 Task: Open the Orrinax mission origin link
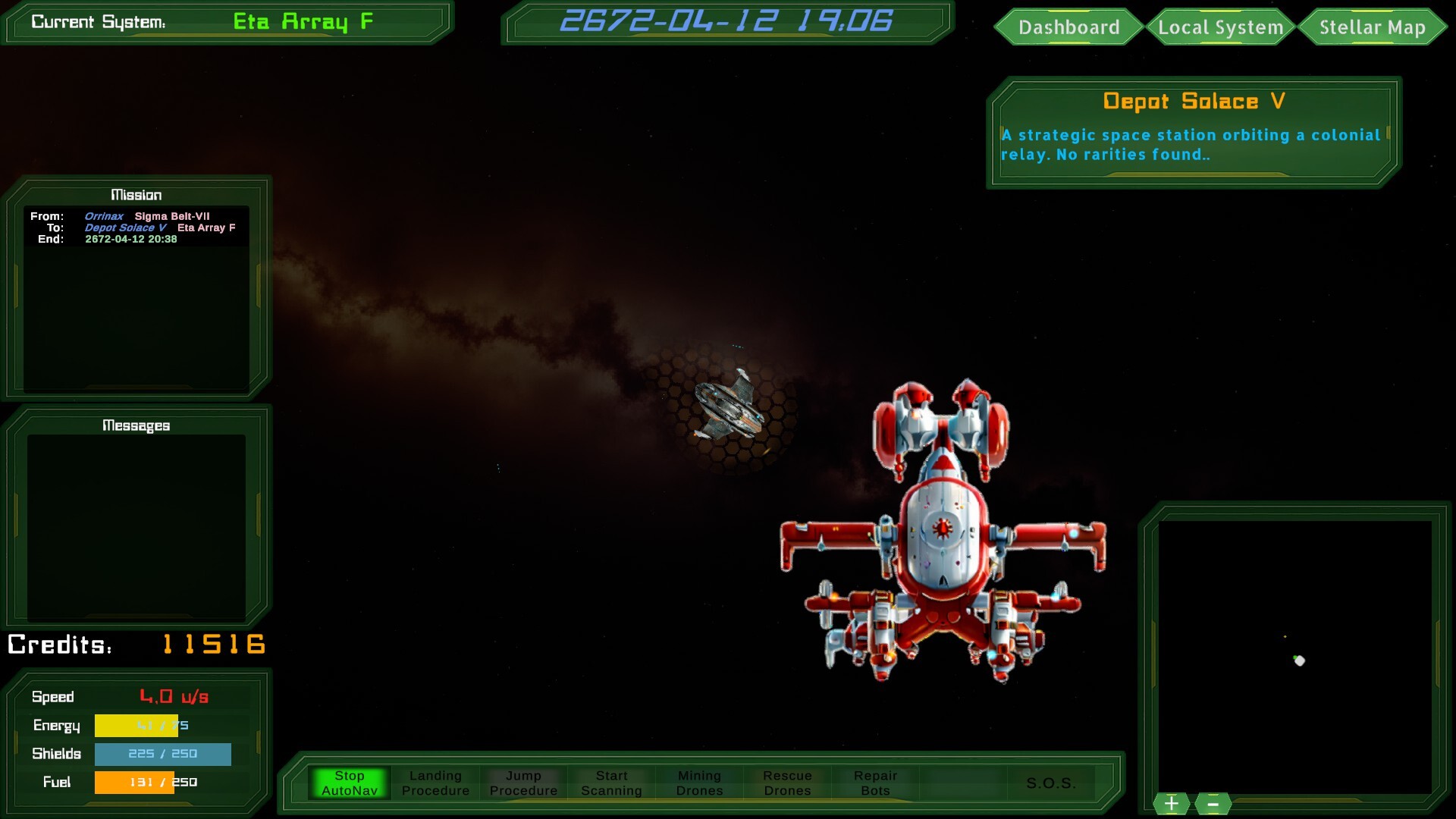[x=103, y=216]
